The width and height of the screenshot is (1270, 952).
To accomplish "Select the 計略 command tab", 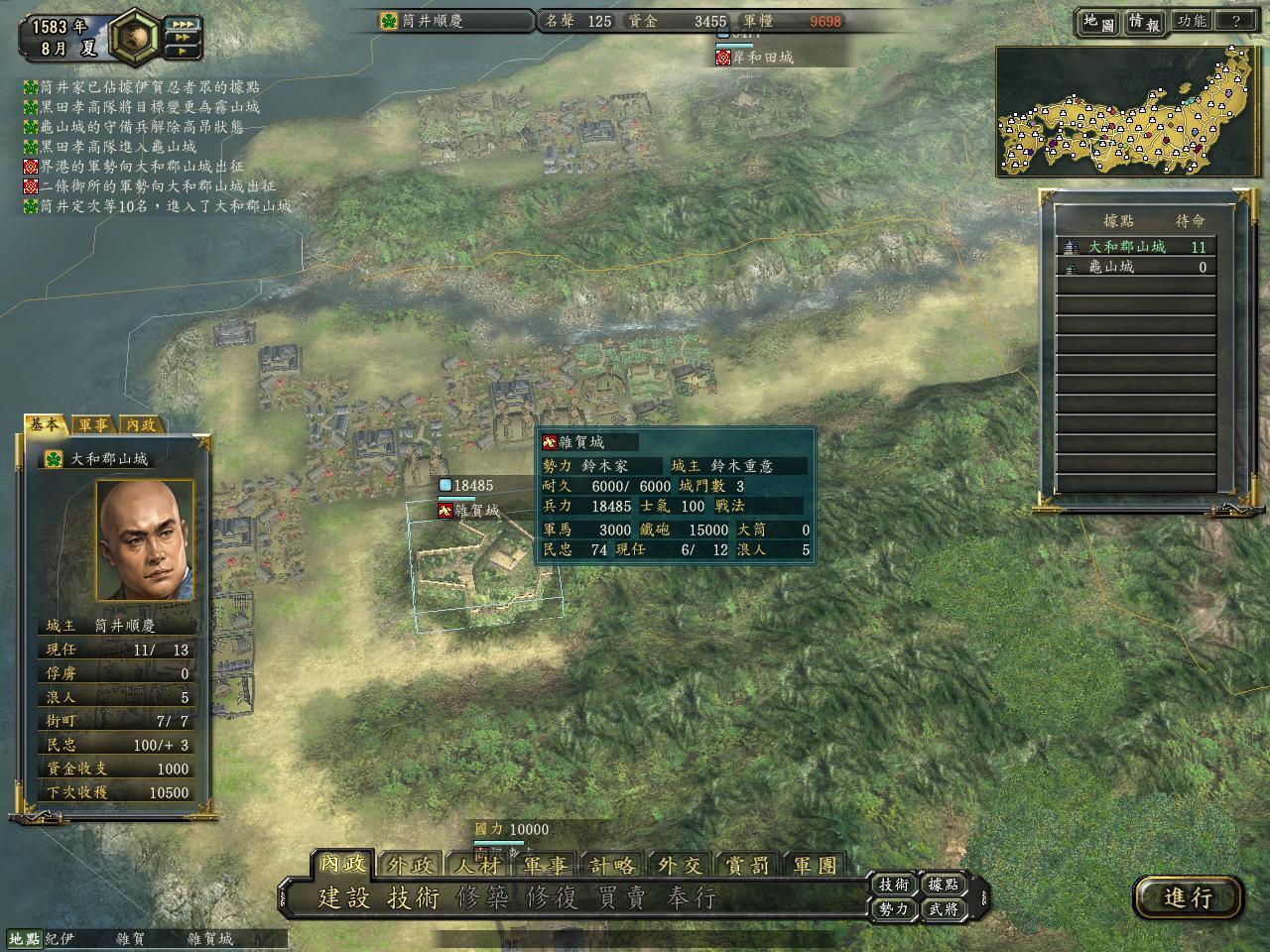I will [612, 865].
